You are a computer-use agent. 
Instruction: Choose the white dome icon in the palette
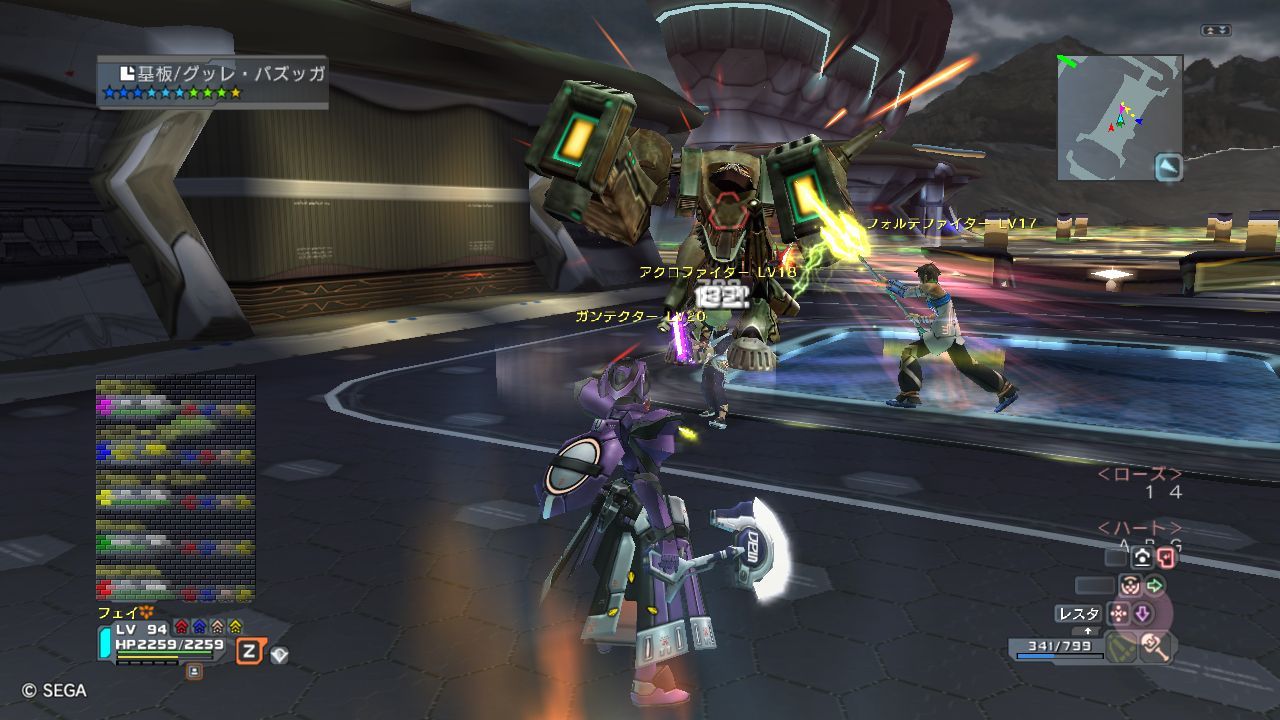(x=1143, y=558)
